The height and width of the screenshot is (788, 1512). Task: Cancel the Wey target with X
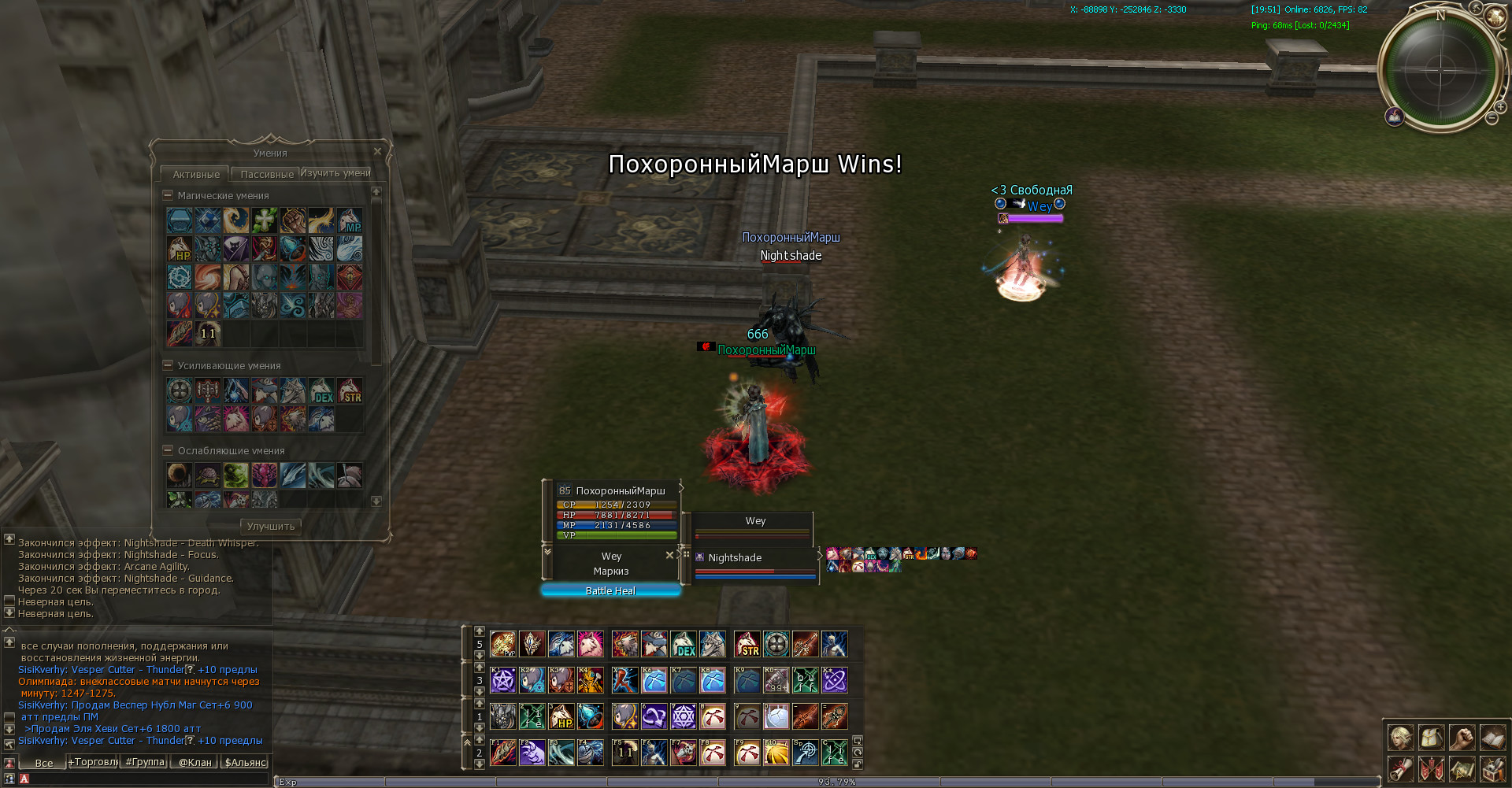669,555
